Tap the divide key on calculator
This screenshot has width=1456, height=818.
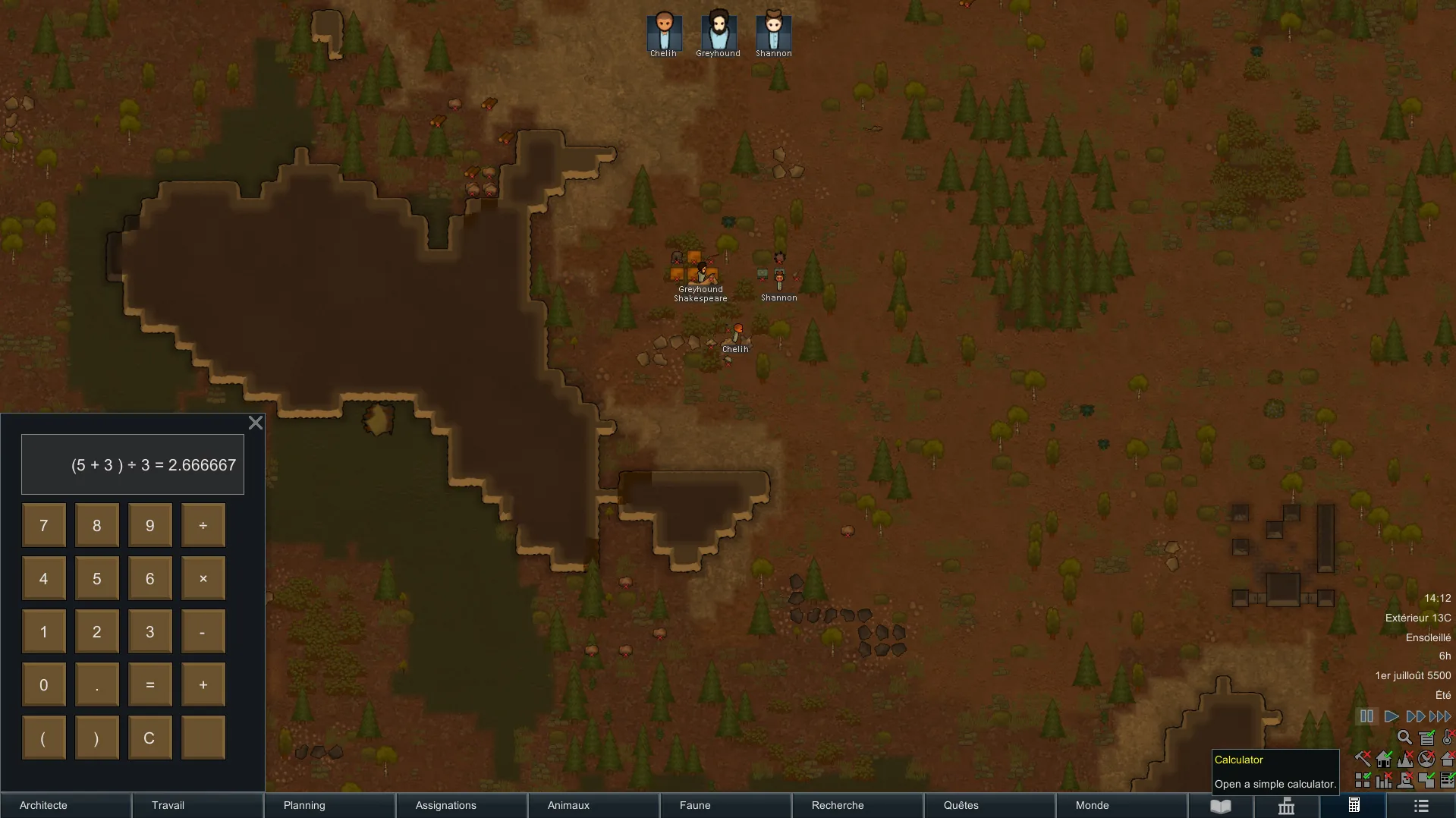tap(203, 525)
